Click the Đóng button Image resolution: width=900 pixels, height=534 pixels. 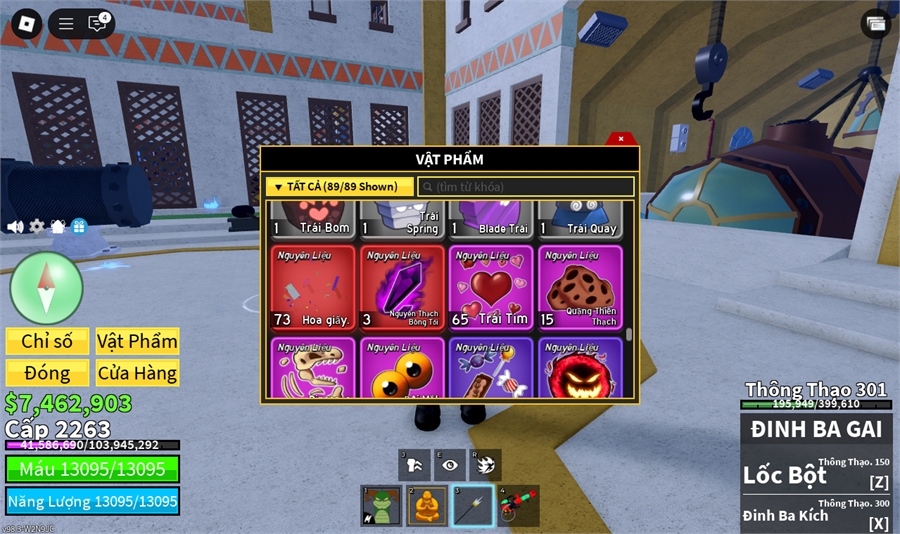47,373
